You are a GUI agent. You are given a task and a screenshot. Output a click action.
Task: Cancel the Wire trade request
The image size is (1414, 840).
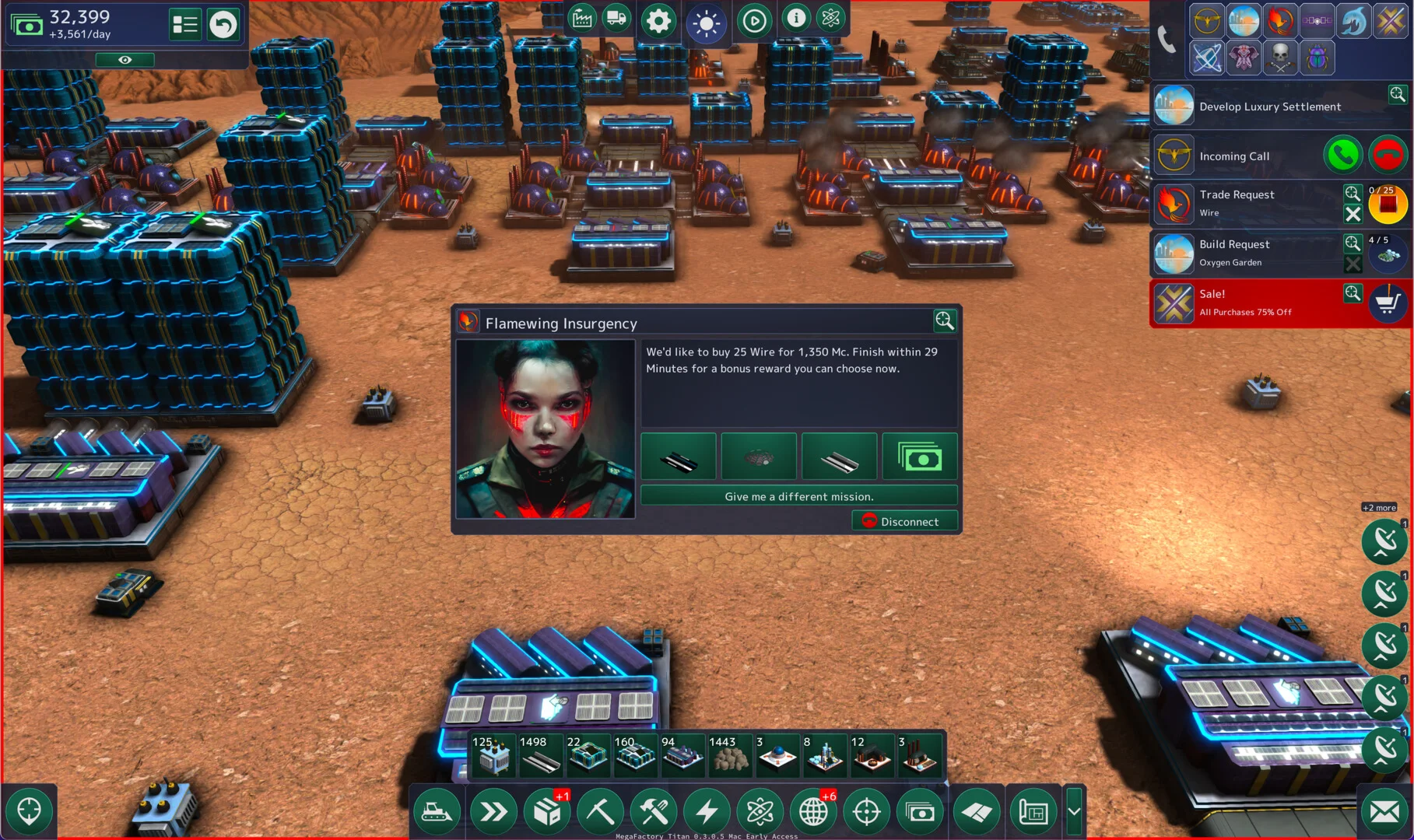[1353, 214]
